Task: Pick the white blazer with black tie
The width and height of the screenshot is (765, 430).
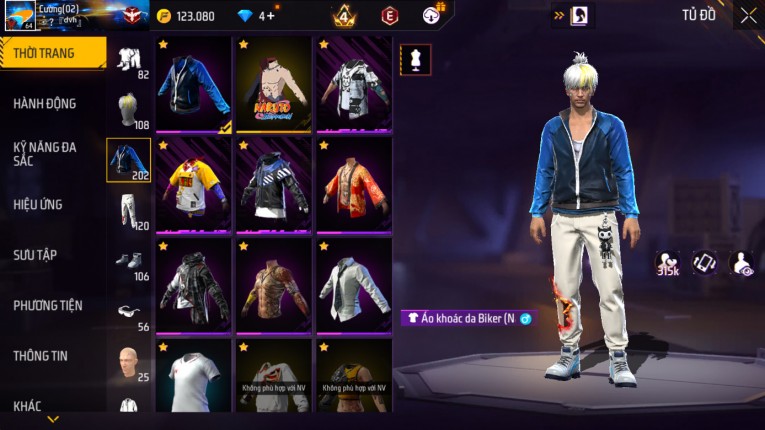Action: tap(354, 287)
